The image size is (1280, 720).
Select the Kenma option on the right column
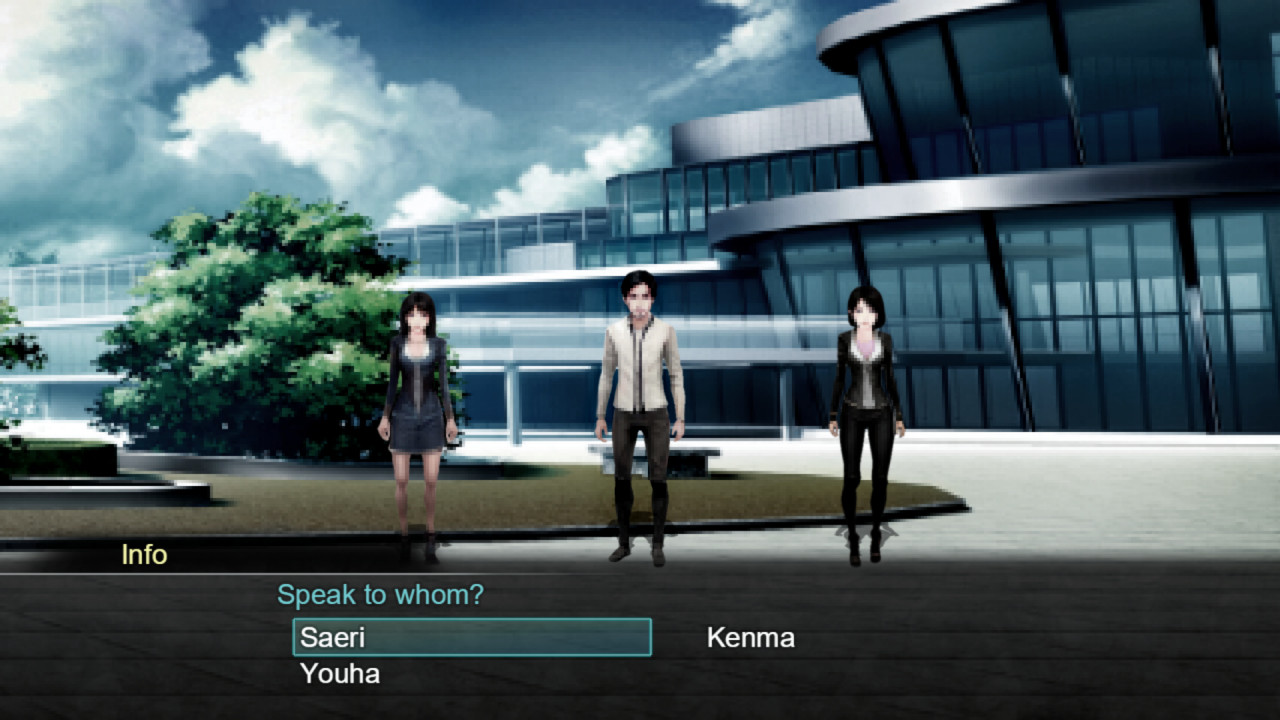pyautogui.click(x=750, y=638)
